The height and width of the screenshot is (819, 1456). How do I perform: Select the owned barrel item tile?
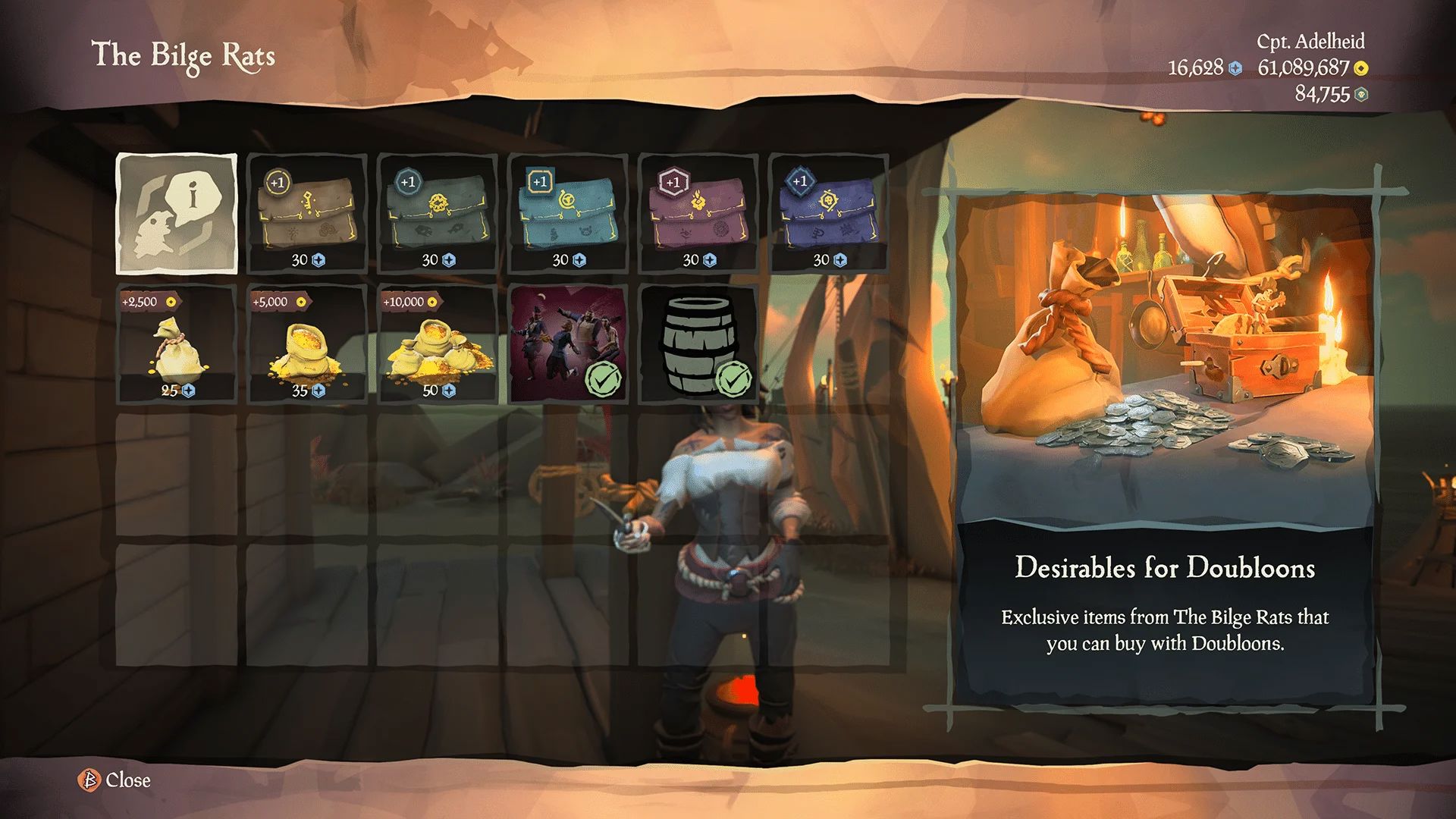coord(698,344)
